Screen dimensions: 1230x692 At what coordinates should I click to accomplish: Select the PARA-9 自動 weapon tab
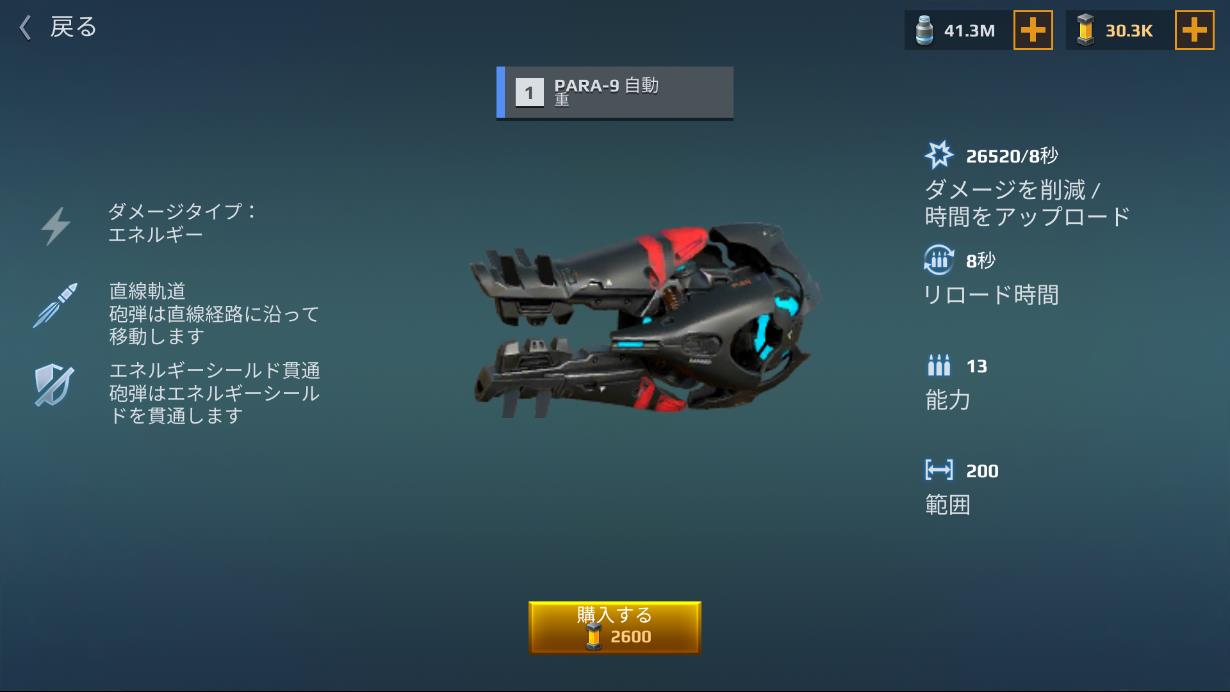pyautogui.click(x=615, y=93)
